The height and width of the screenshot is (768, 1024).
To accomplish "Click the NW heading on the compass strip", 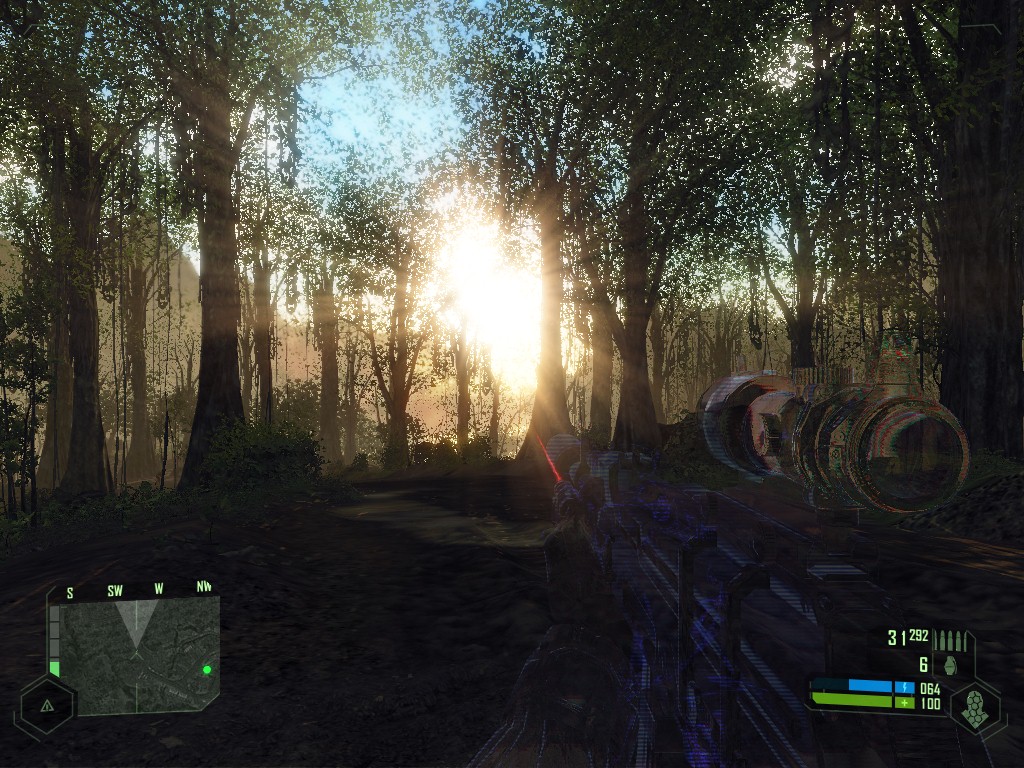I will [x=204, y=587].
